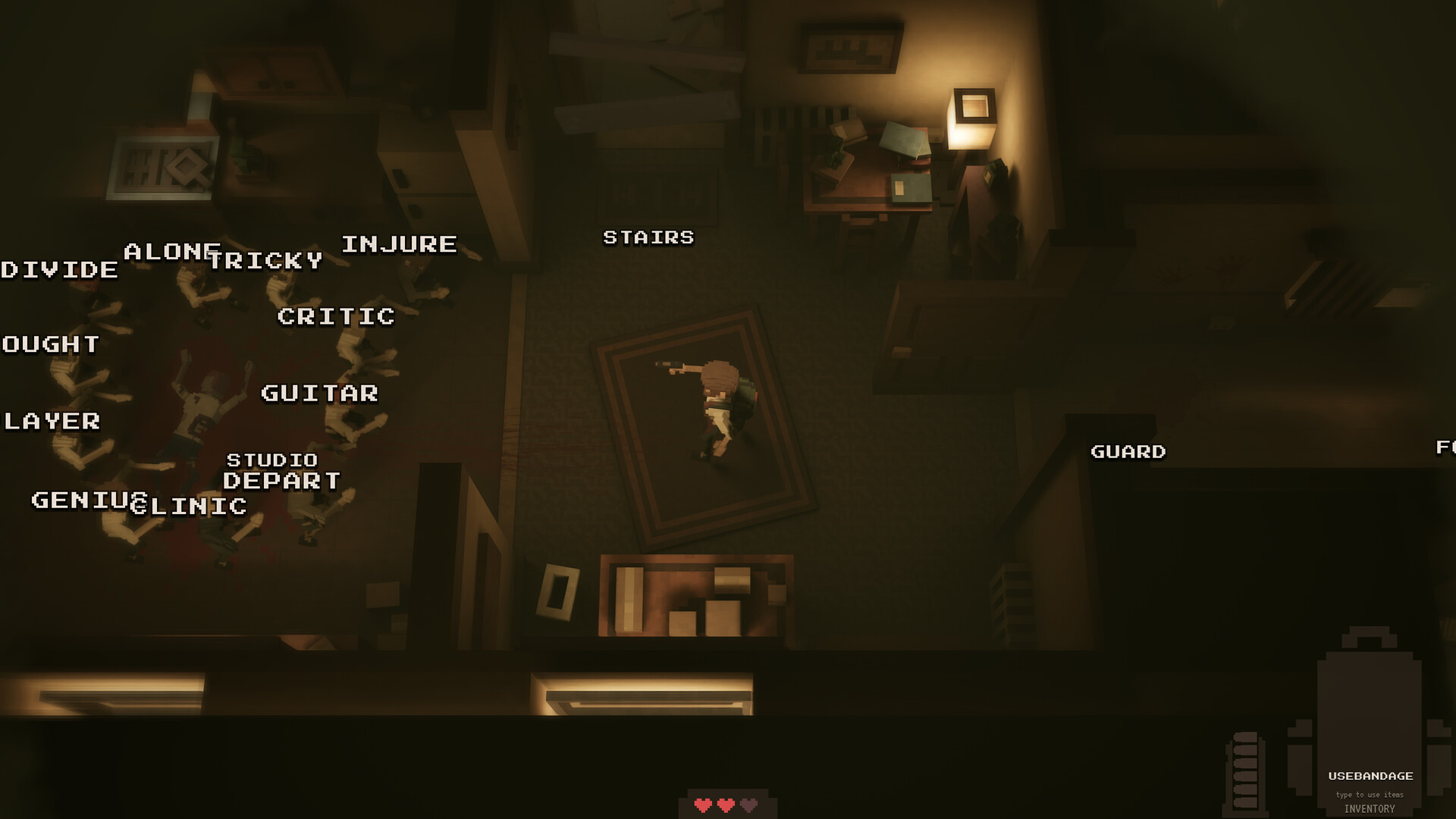Viewport: 1456px width, 819px height.
Task: Click the INJURE word label
Action: pos(400,243)
